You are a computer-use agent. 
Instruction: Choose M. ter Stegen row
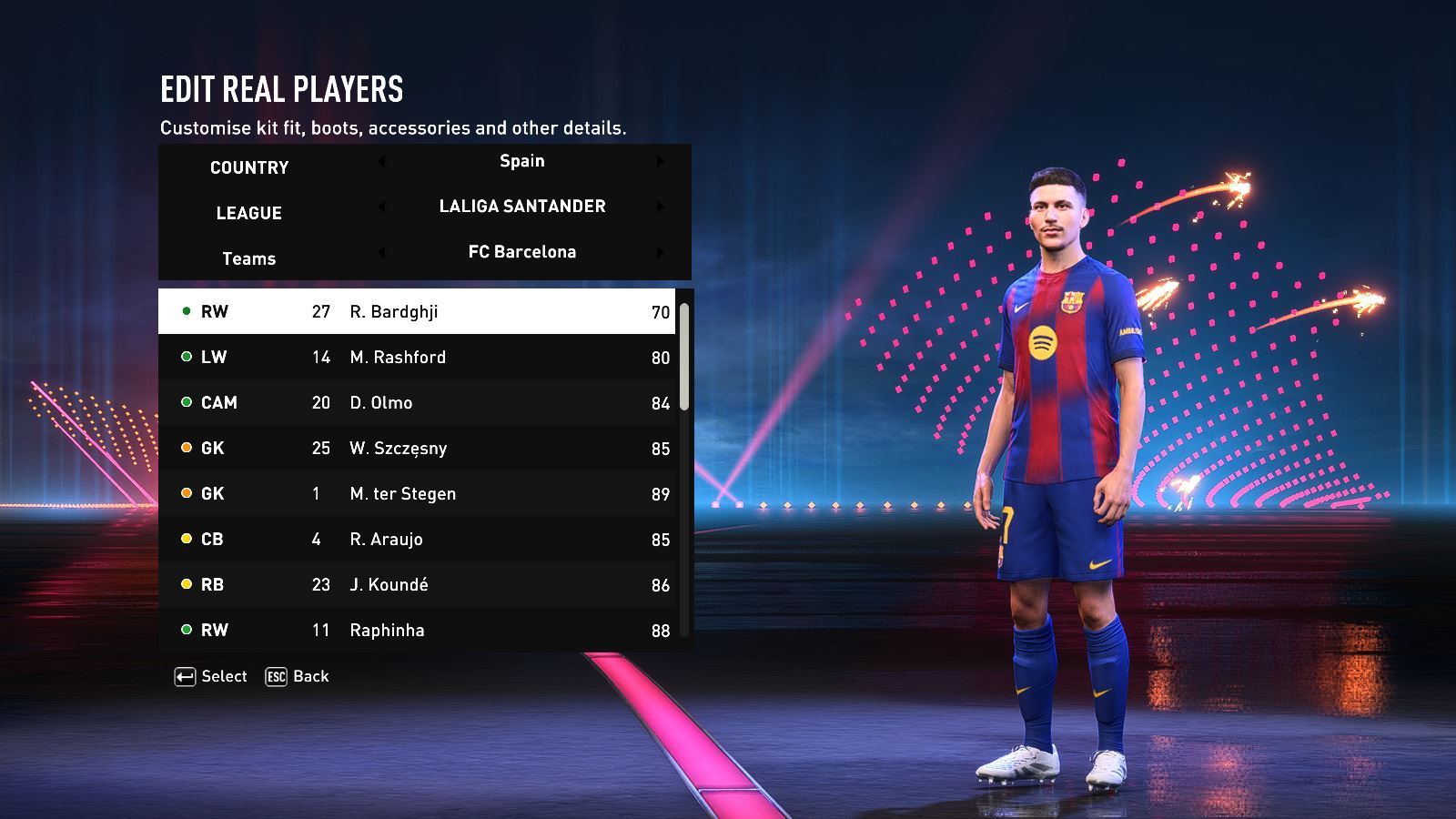(x=417, y=493)
